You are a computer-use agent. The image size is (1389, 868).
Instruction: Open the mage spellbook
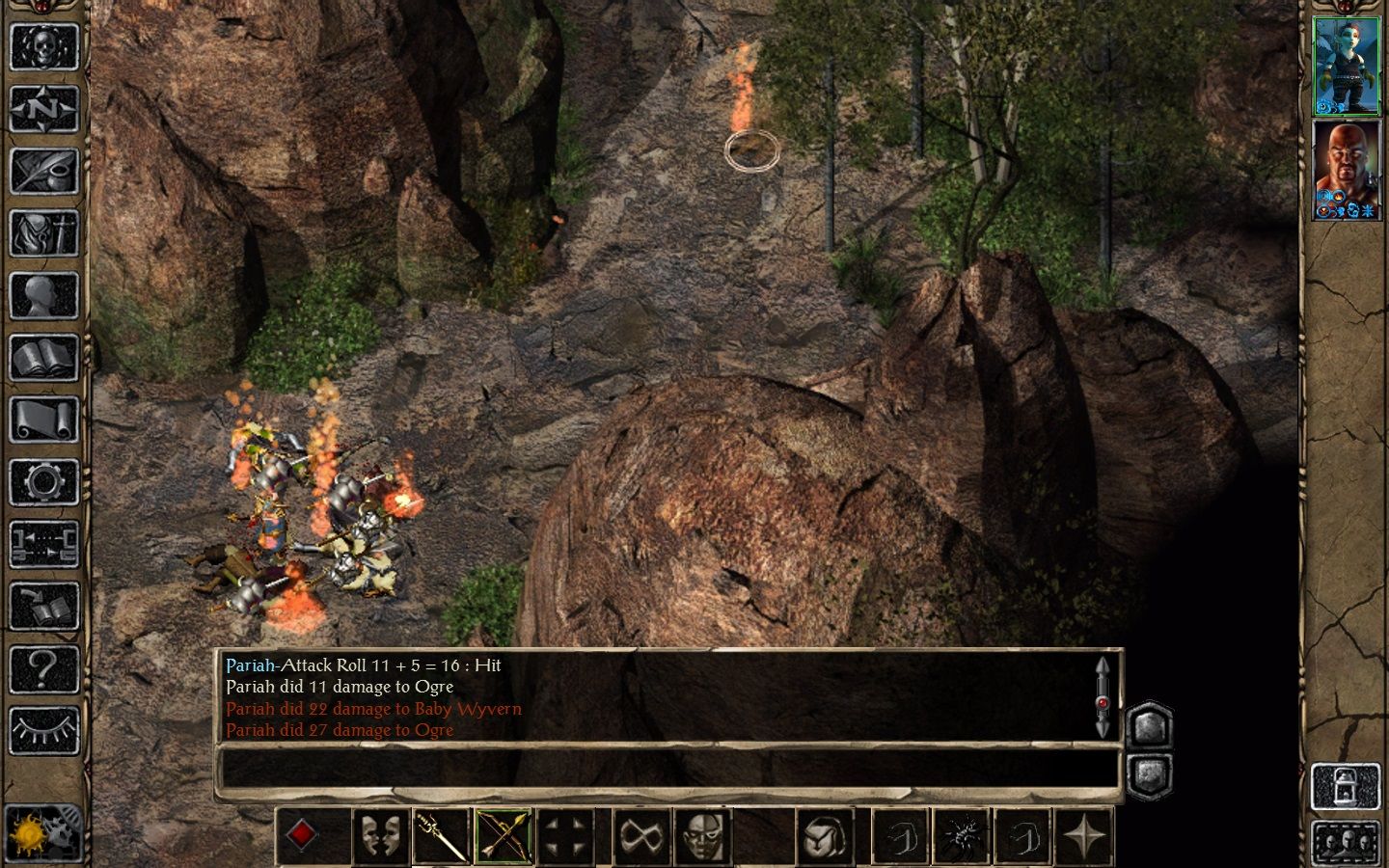click(43, 359)
